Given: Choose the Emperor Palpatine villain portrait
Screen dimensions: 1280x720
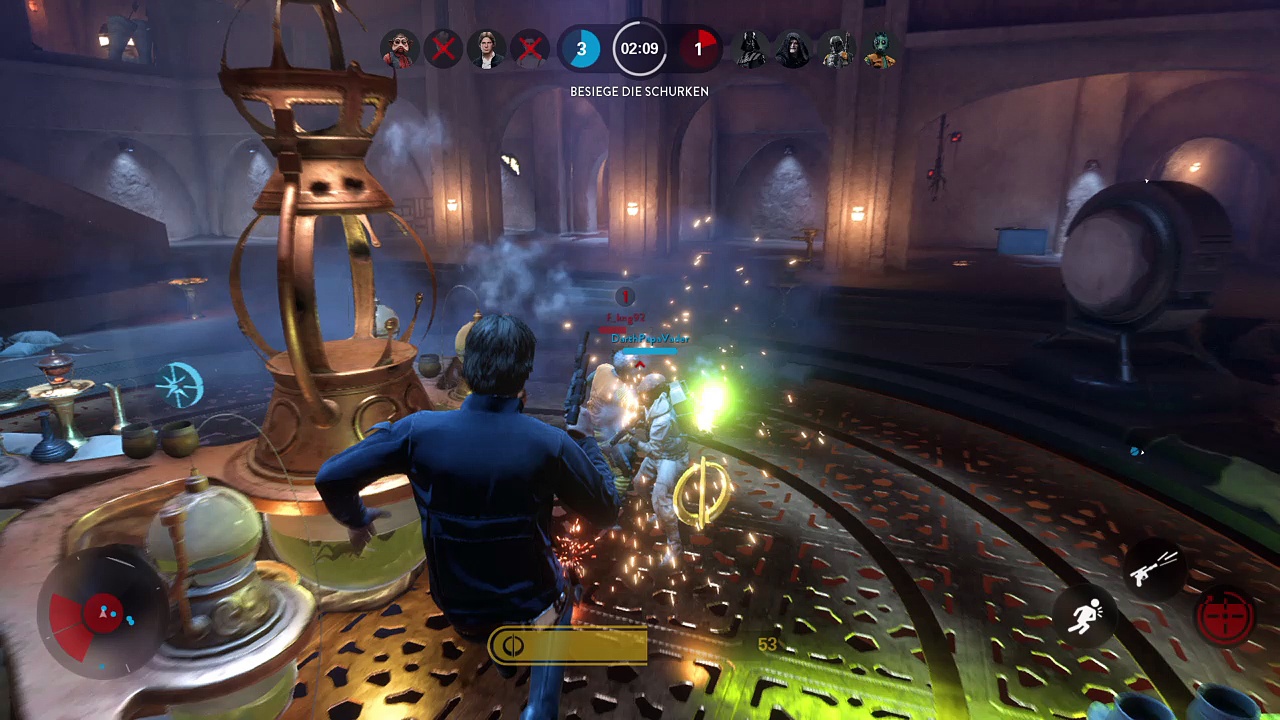Looking at the screenshot, I should 793,48.
